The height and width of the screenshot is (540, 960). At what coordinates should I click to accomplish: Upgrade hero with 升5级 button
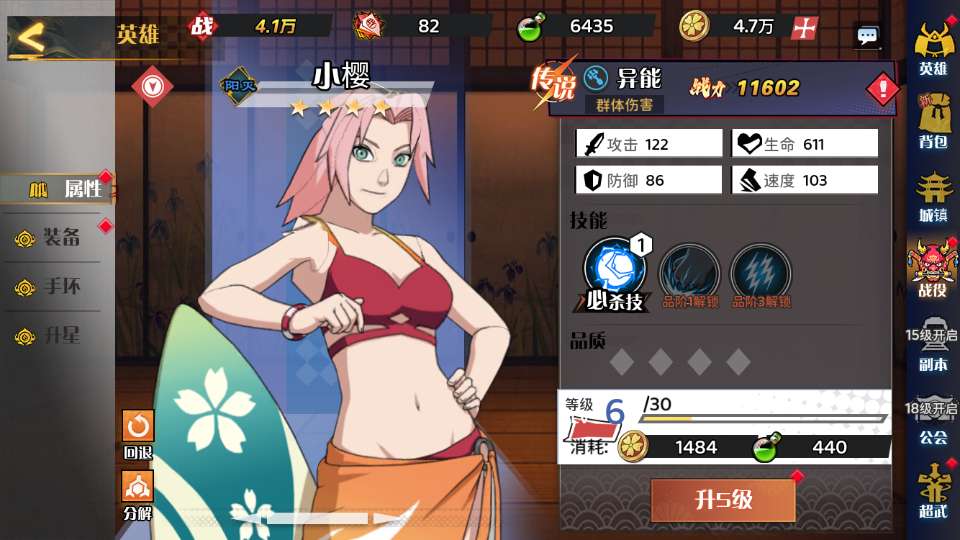point(723,499)
